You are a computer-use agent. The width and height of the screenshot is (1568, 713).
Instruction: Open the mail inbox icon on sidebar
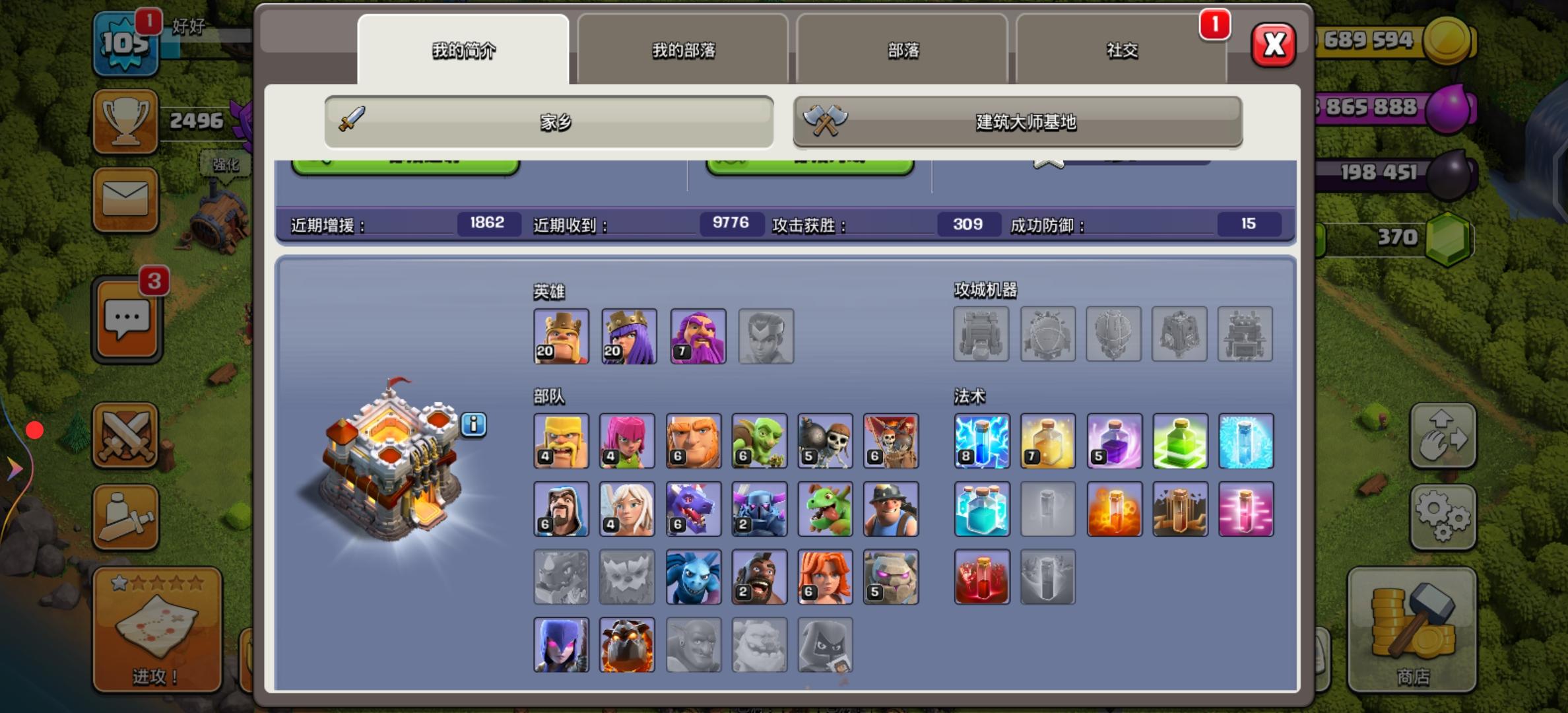pos(125,201)
